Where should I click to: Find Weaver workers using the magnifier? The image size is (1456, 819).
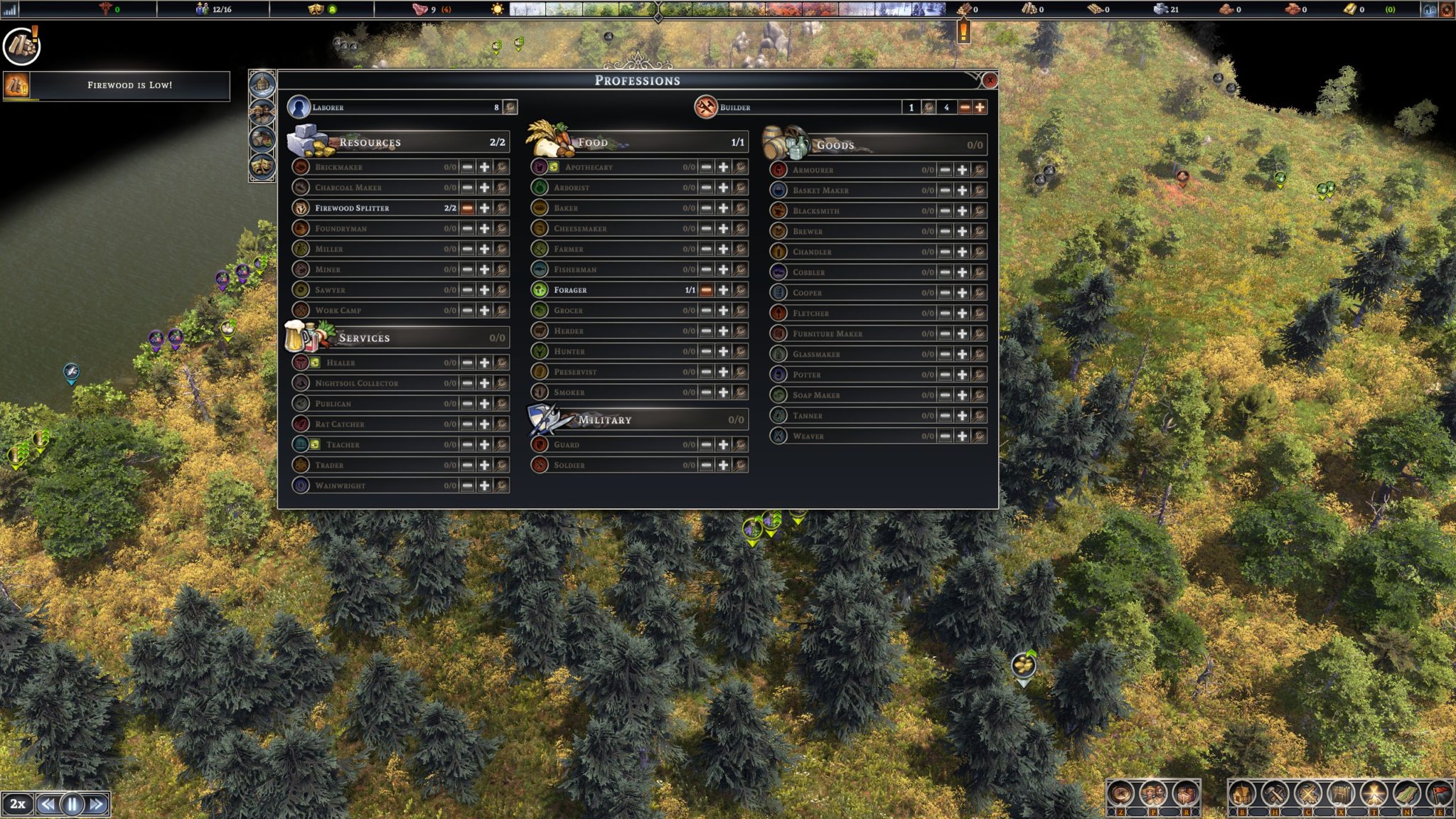(x=979, y=436)
